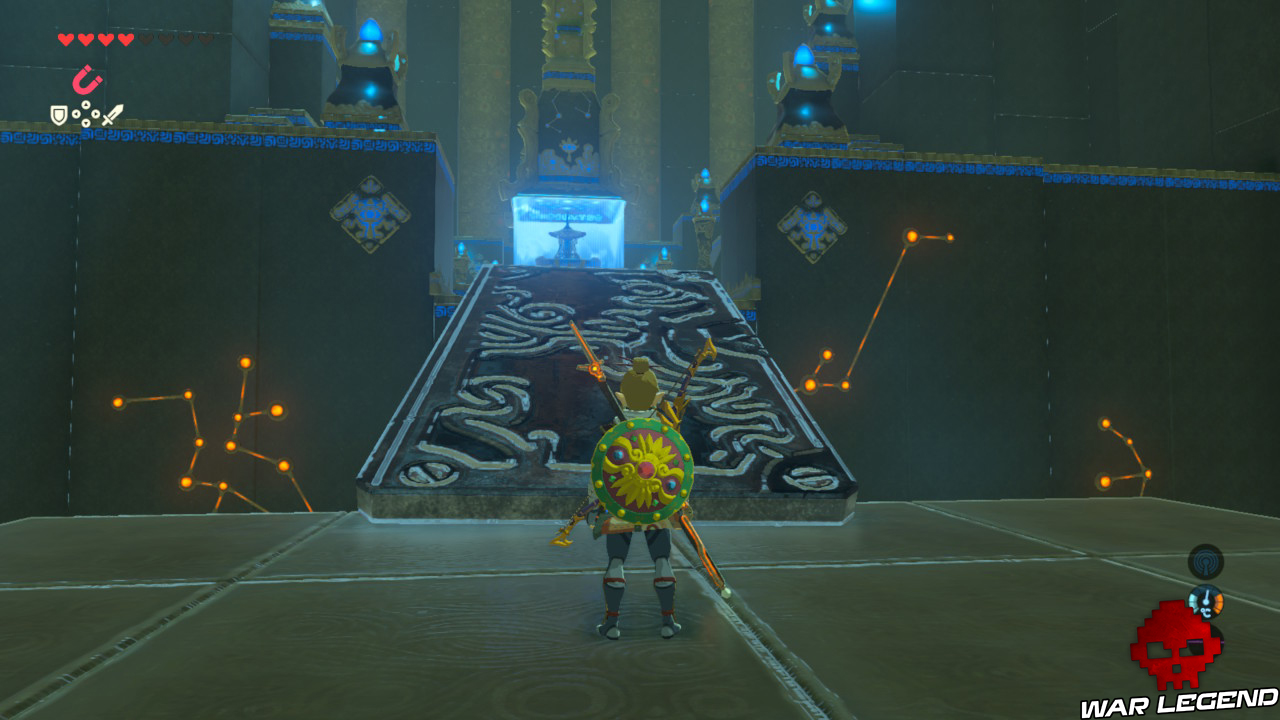The image size is (1280, 720).
Task: Click the temperature gauge icon
Action: pos(1206,603)
